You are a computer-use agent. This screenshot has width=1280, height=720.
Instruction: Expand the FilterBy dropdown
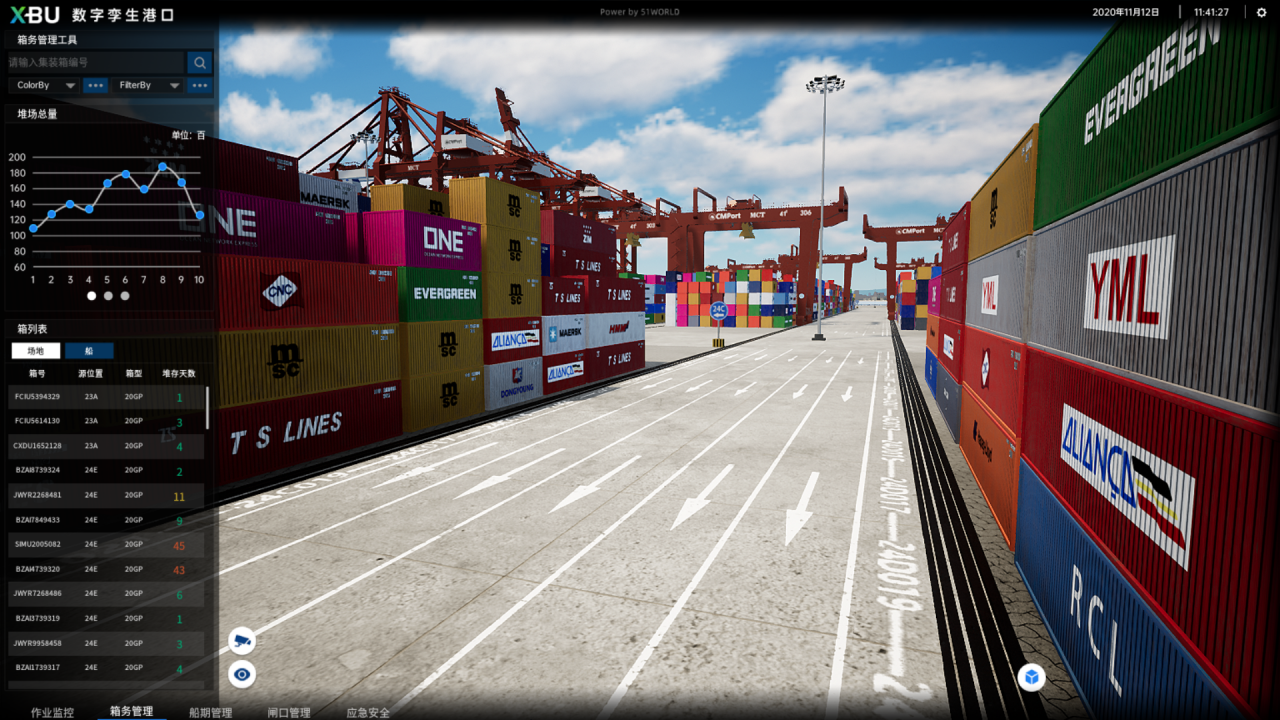(148, 86)
